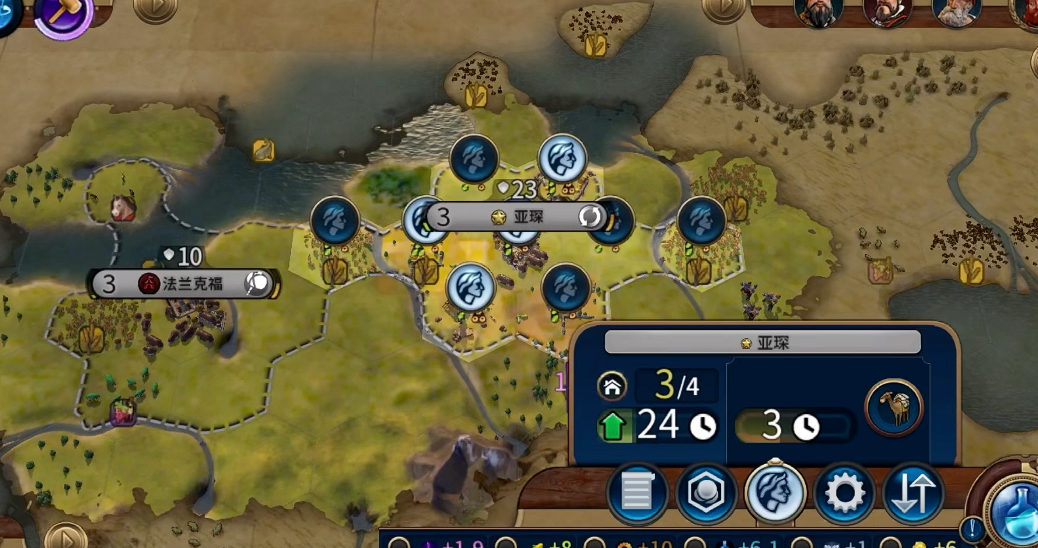Toggle the manage citizens head button
The width and height of the screenshot is (1038, 548).
pos(775,494)
